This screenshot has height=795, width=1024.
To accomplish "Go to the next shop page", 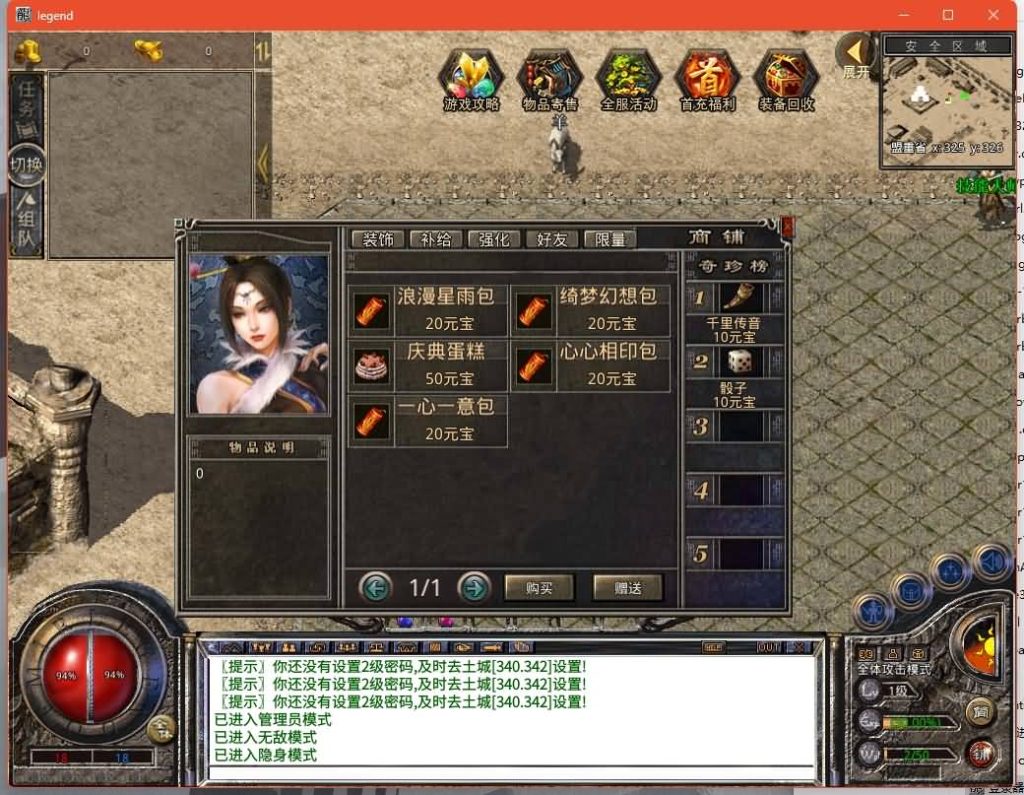I will point(474,587).
